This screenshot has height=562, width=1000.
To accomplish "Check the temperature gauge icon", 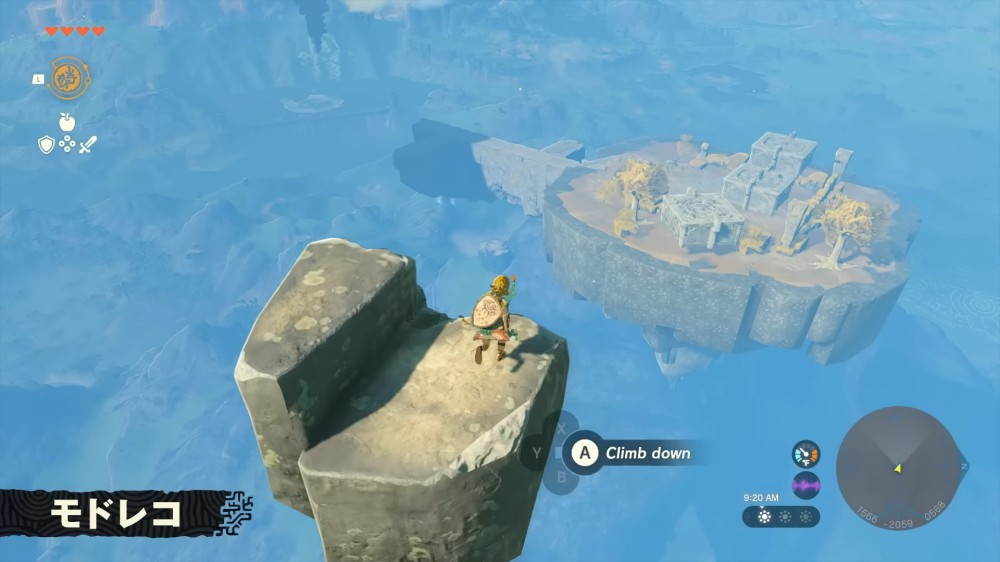I will (806, 454).
